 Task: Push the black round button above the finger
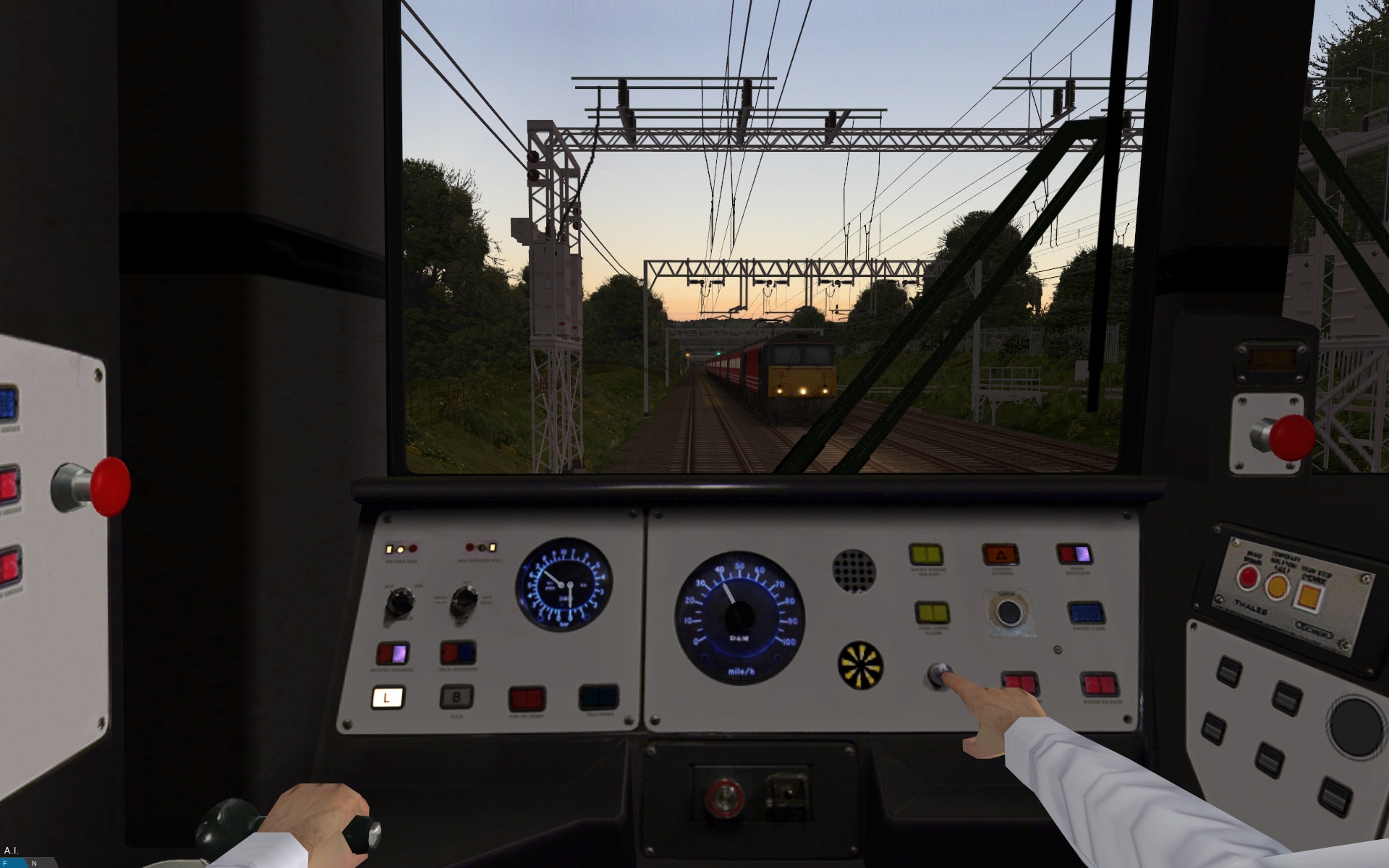1008,613
